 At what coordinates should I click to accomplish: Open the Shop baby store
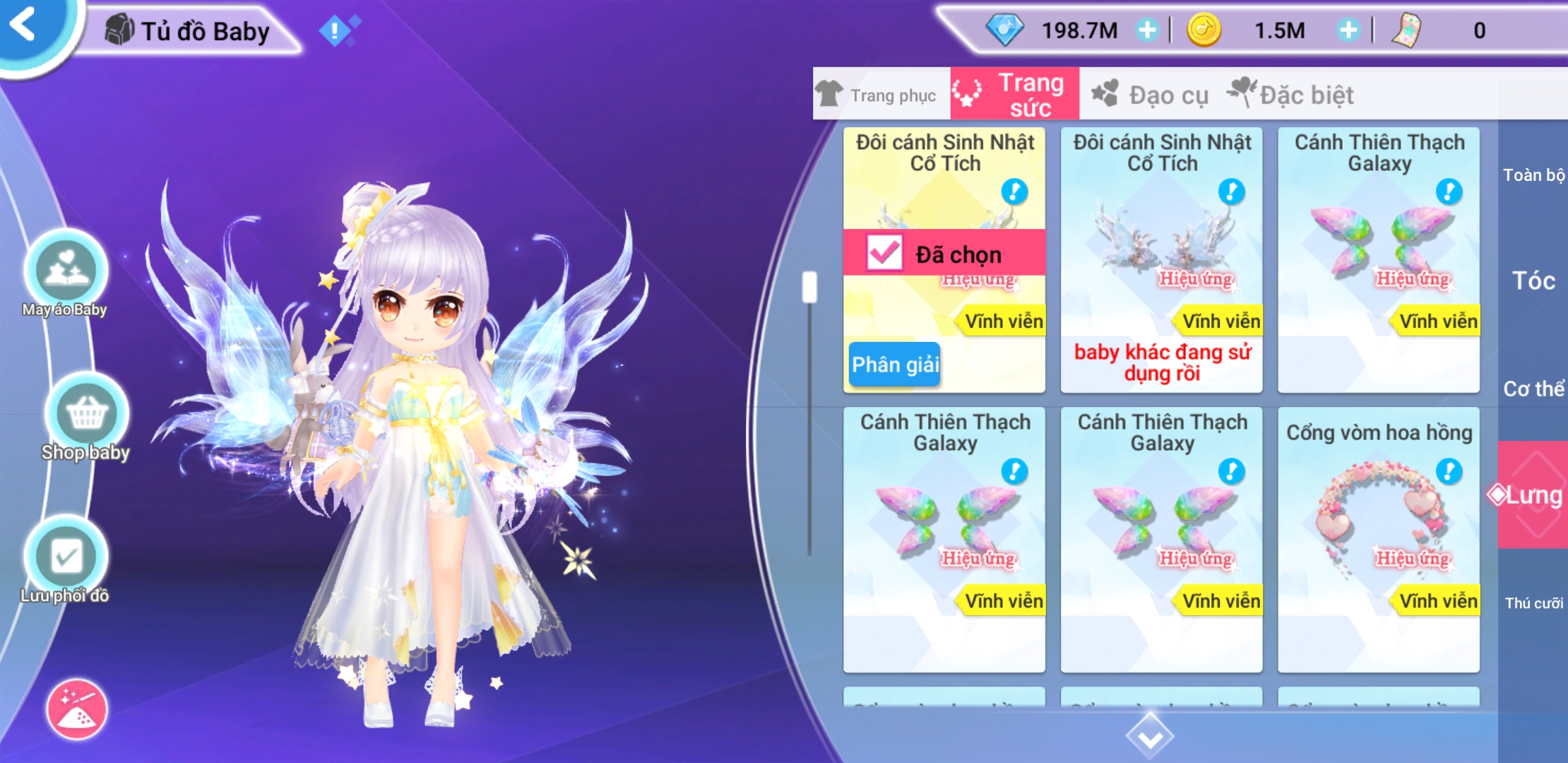click(x=86, y=415)
